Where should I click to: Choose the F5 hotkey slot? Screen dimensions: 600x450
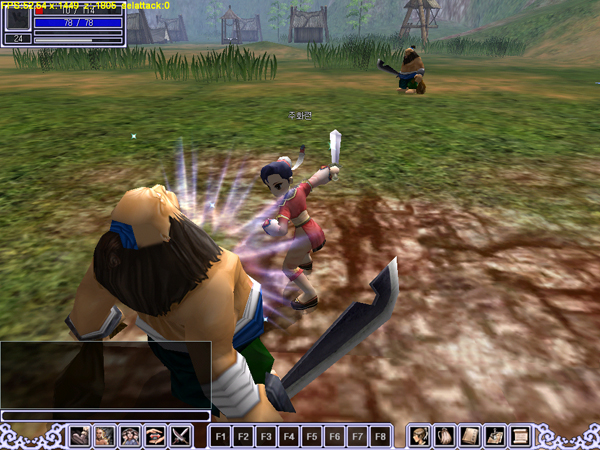click(x=312, y=436)
